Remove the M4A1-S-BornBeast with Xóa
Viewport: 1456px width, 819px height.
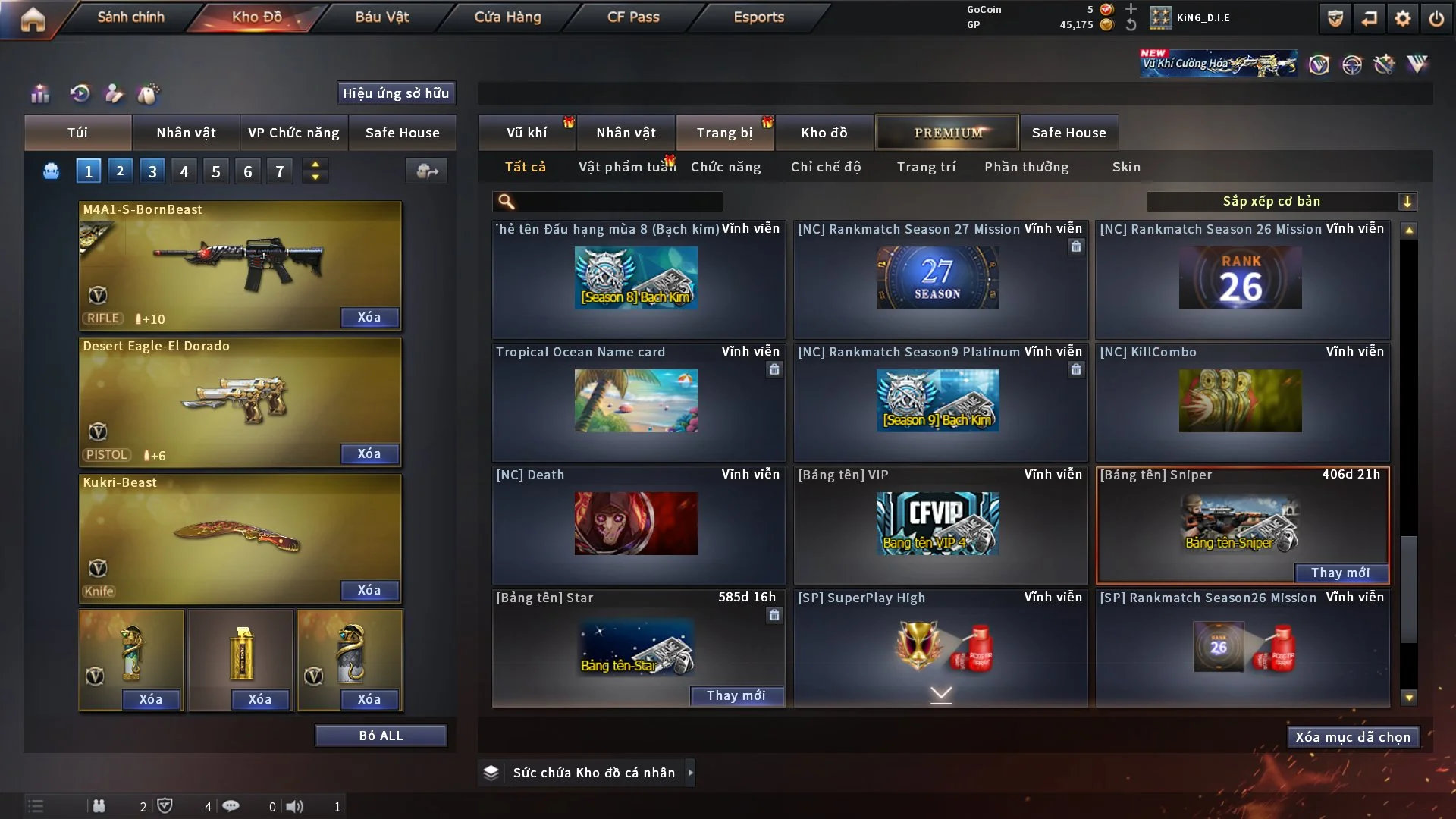(x=369, y=317)
